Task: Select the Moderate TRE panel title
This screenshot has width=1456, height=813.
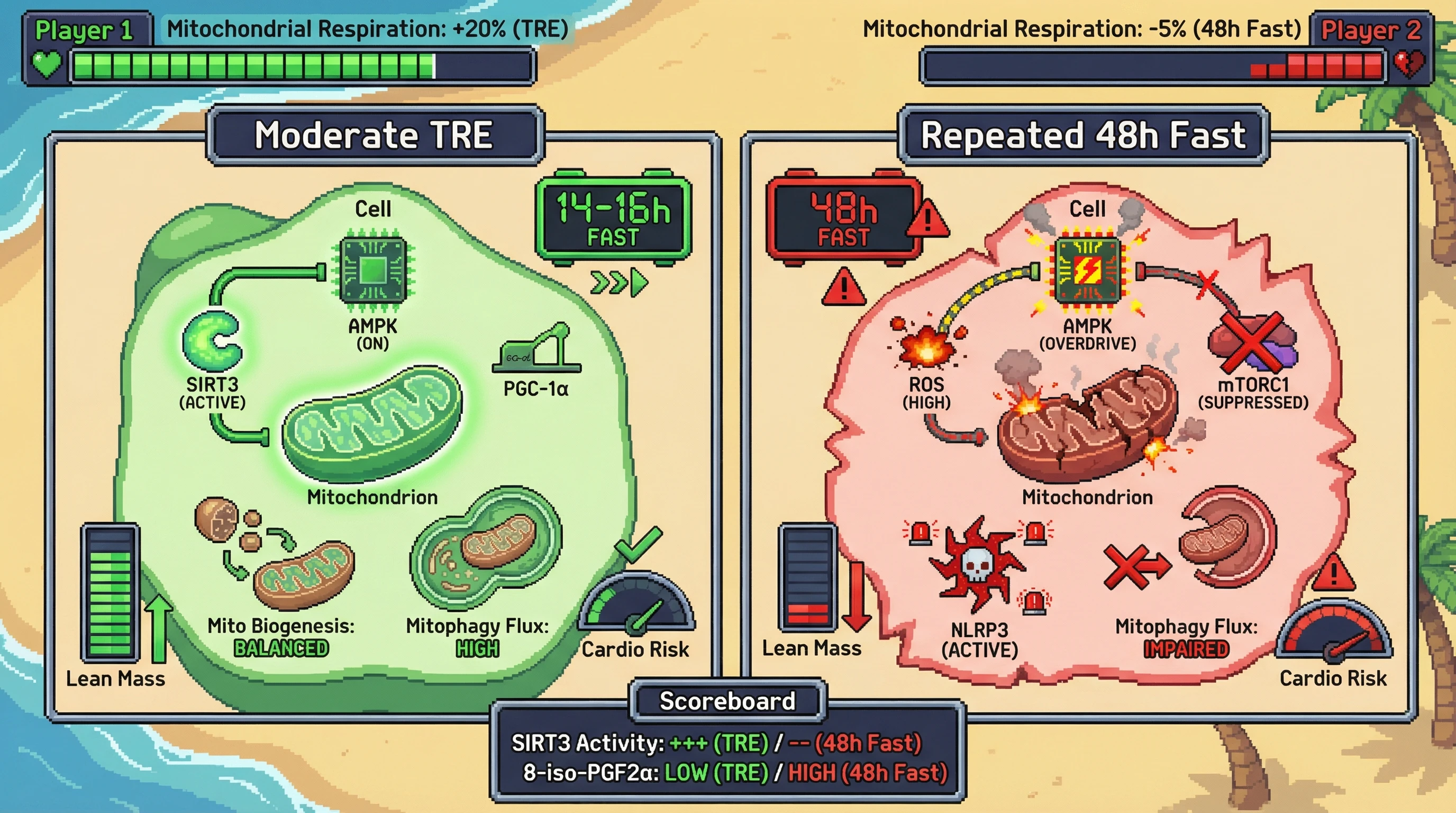Action: coord(375,135)
